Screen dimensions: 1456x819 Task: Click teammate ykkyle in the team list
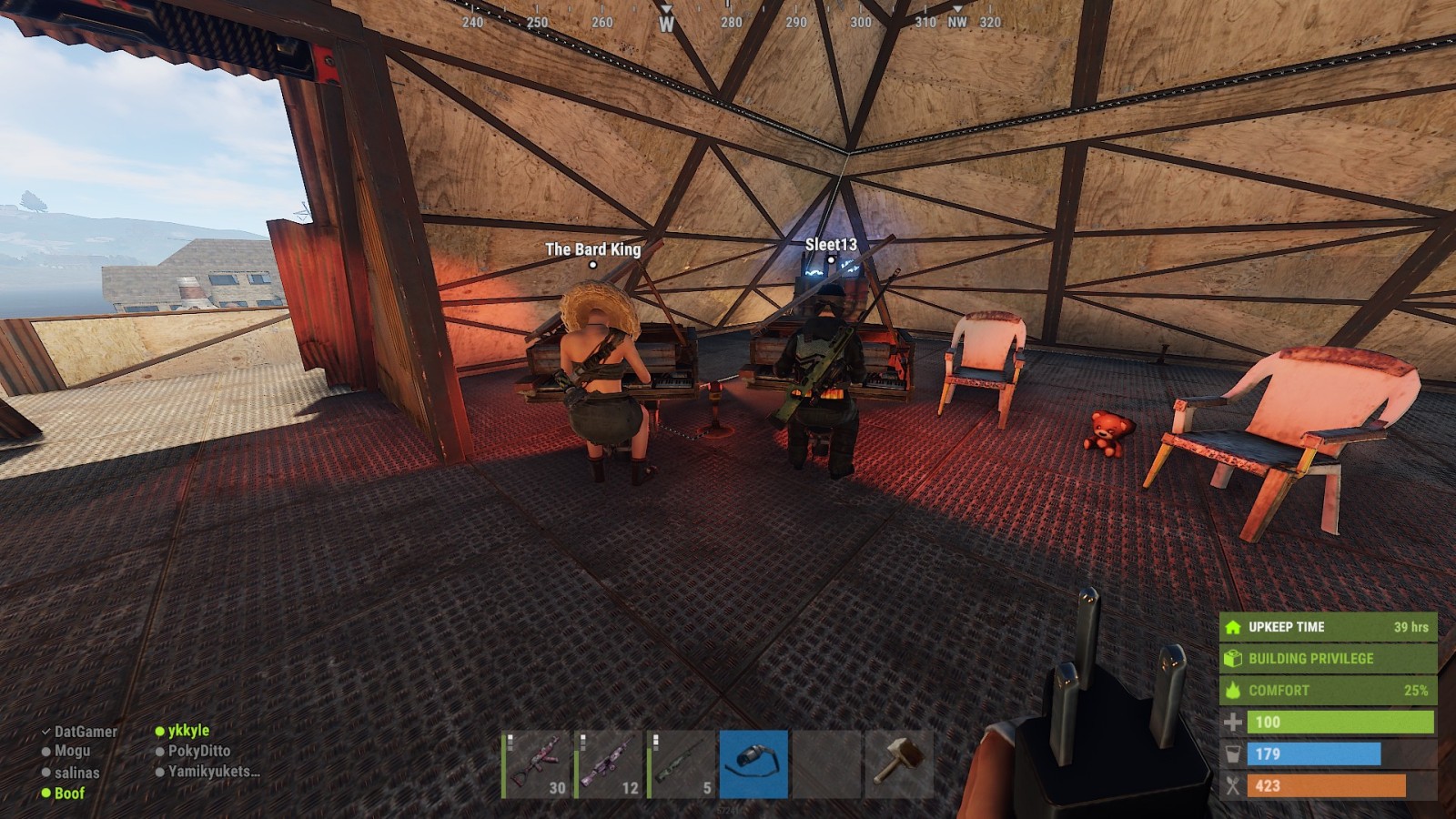[x=188, y=731]
